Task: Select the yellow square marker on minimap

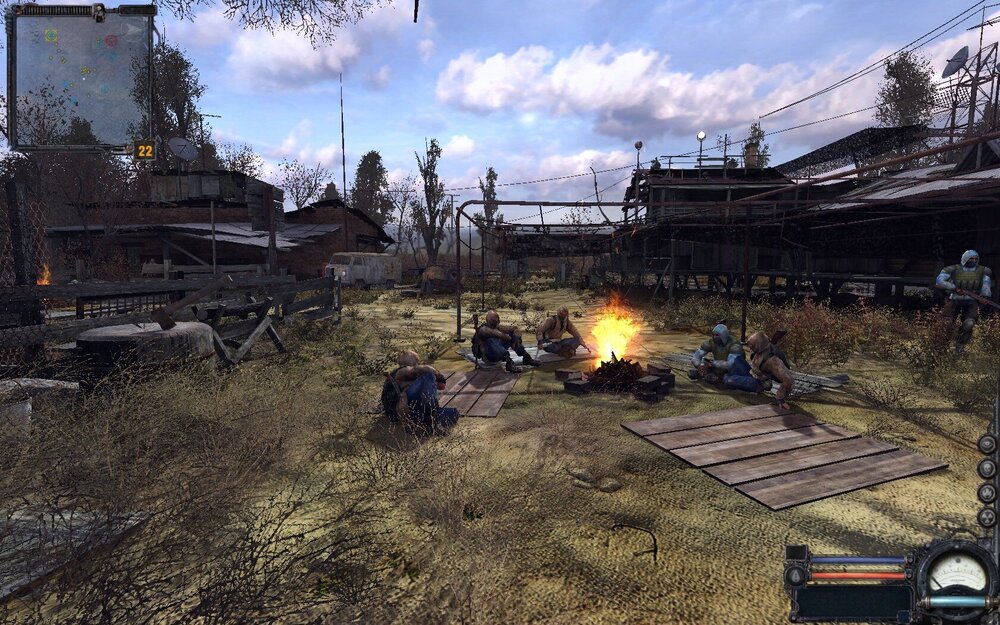Action: pyautogui.click(x=51, y=35)
